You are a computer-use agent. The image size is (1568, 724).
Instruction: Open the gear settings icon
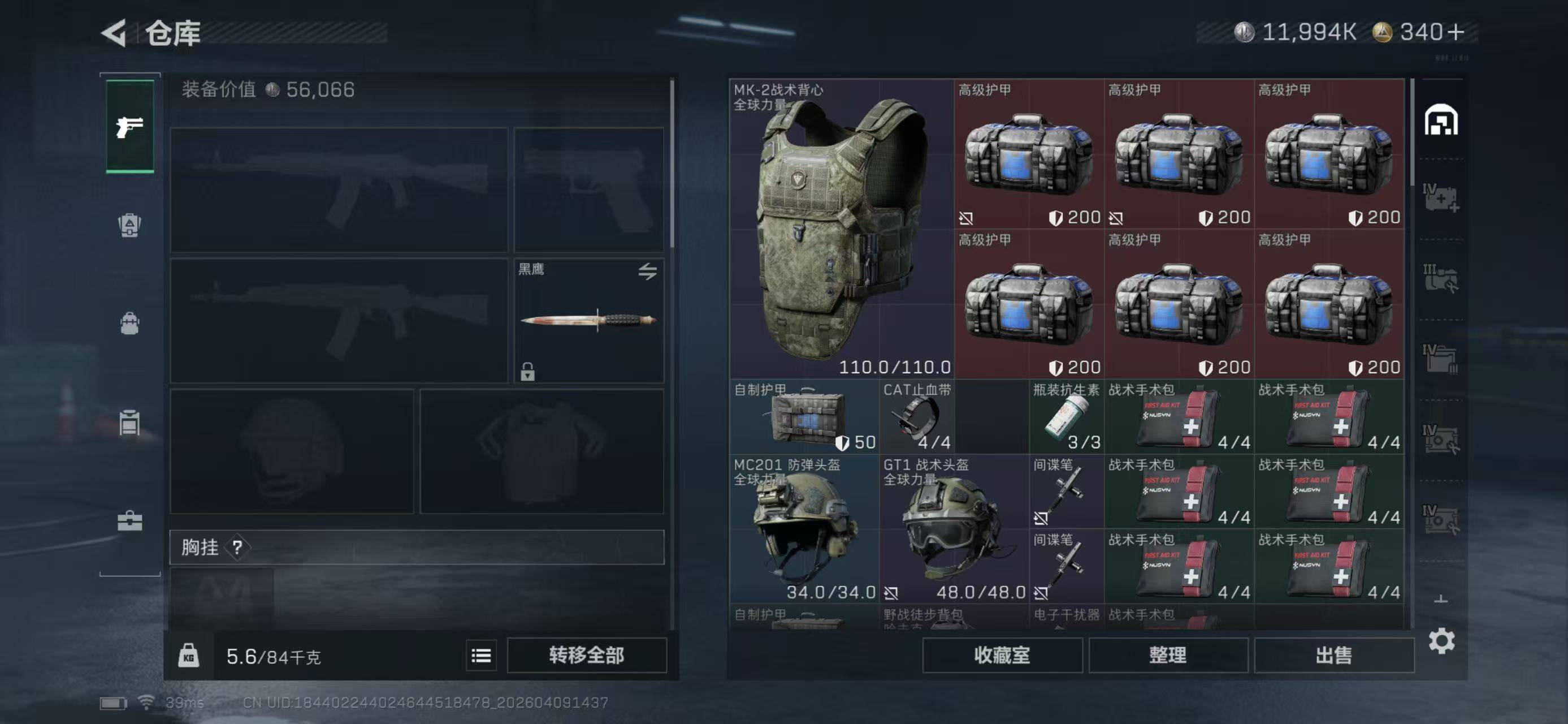[1441, 641]
